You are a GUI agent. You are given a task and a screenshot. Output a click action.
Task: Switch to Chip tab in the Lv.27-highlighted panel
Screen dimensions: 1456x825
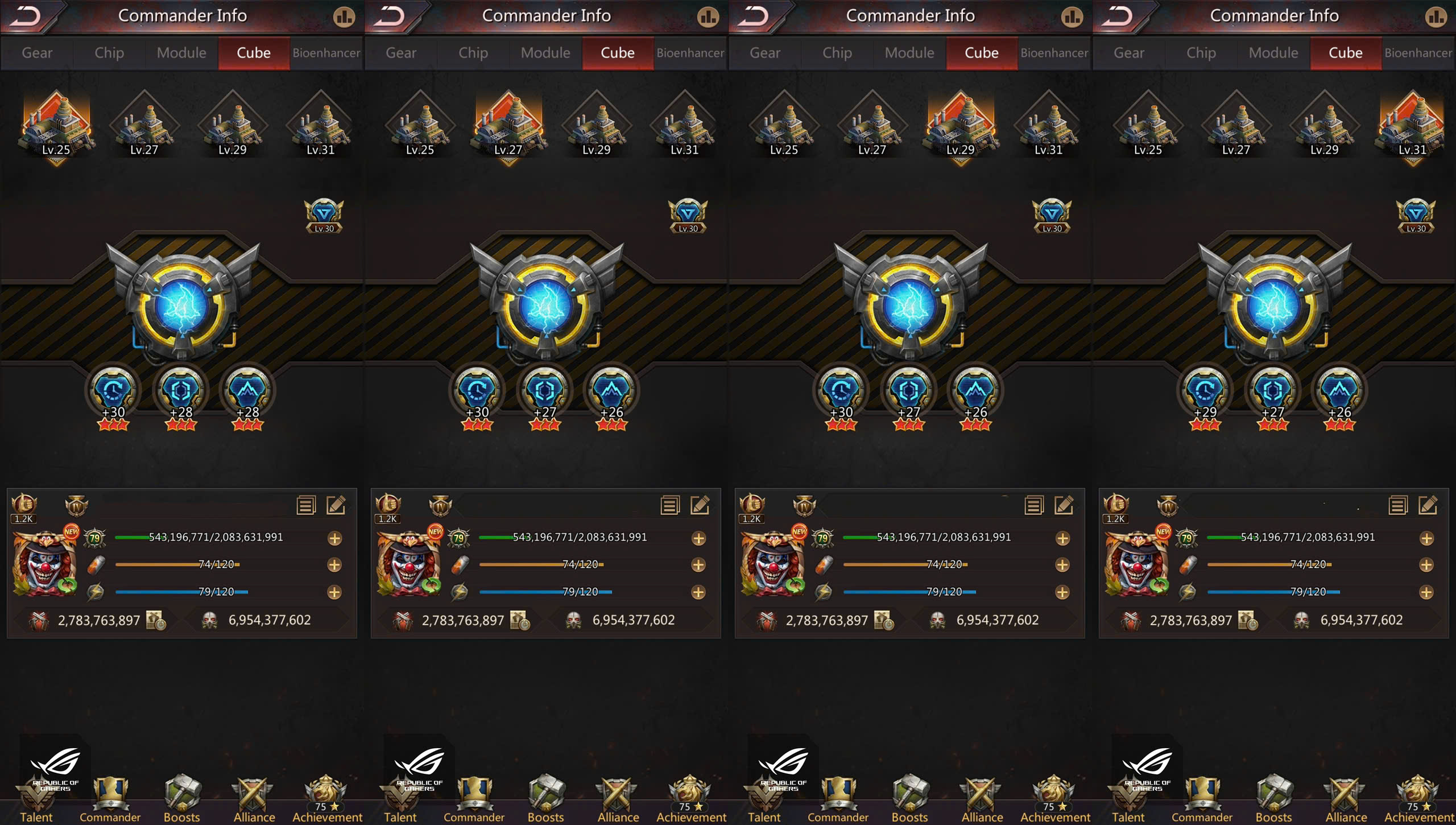tap(473, 53)
